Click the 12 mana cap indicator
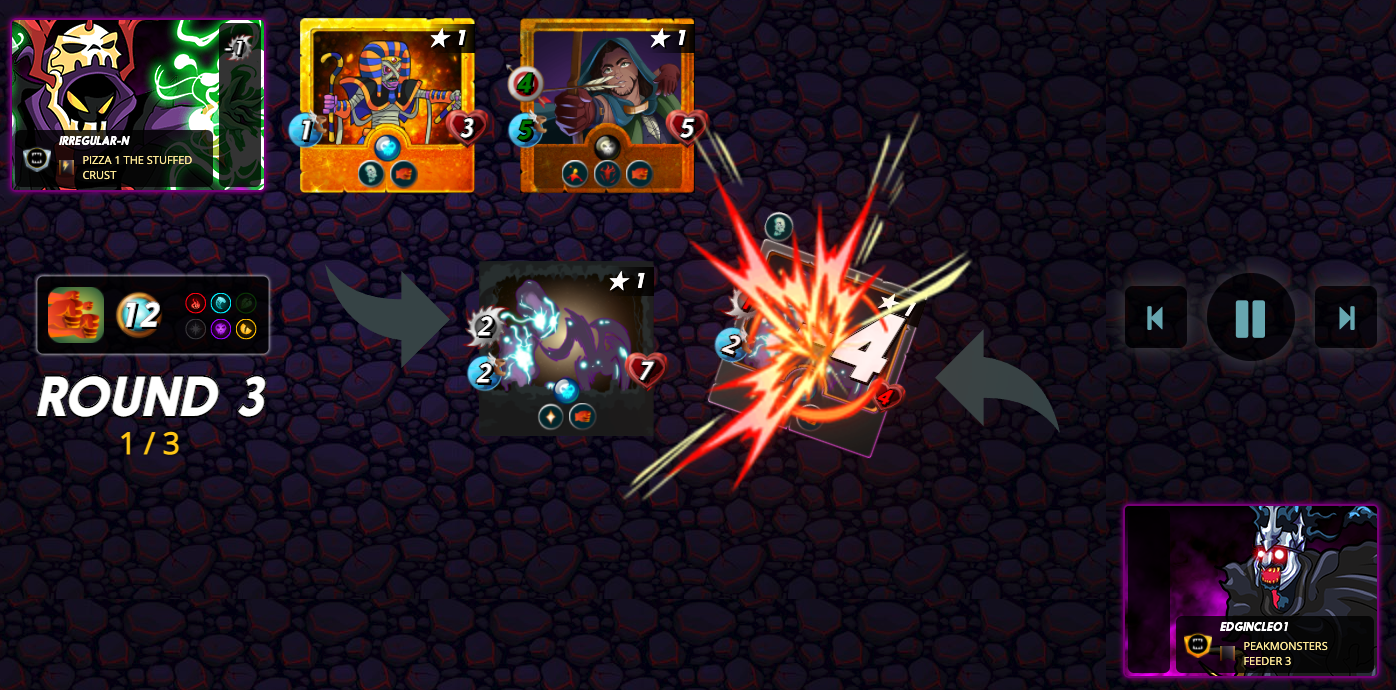The width and height of the screenshot is (1396, 690). tap(140, 315)
